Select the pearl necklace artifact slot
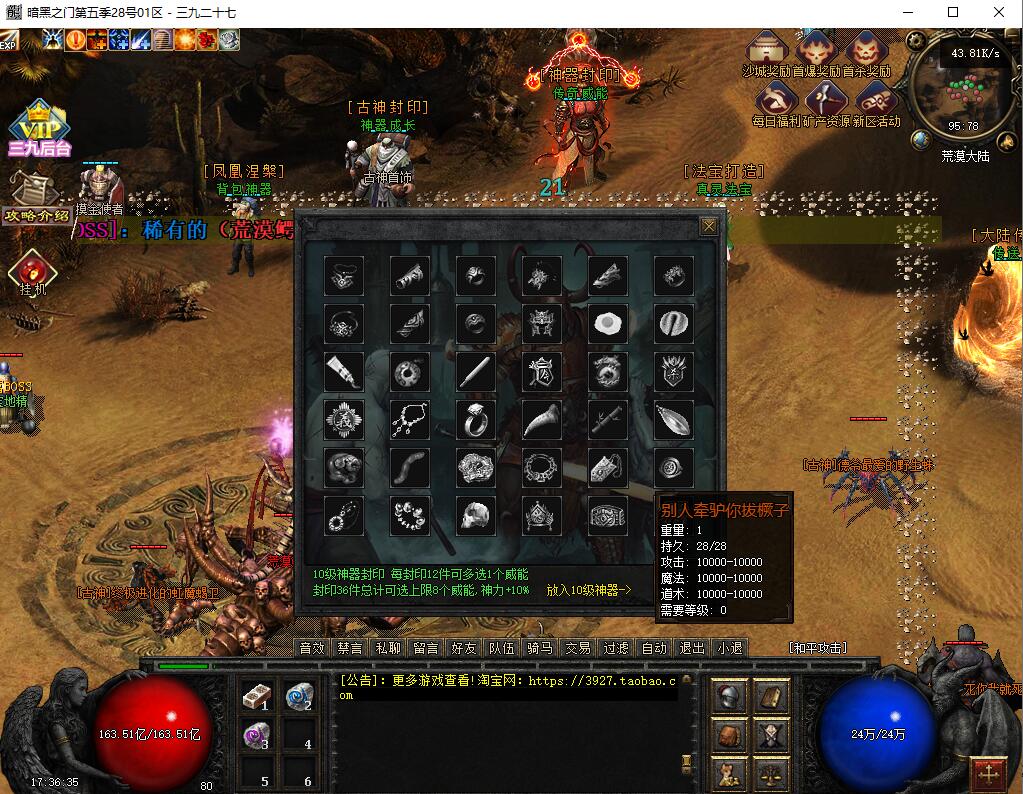The image size is (1023, 794). tap(409, 420)
